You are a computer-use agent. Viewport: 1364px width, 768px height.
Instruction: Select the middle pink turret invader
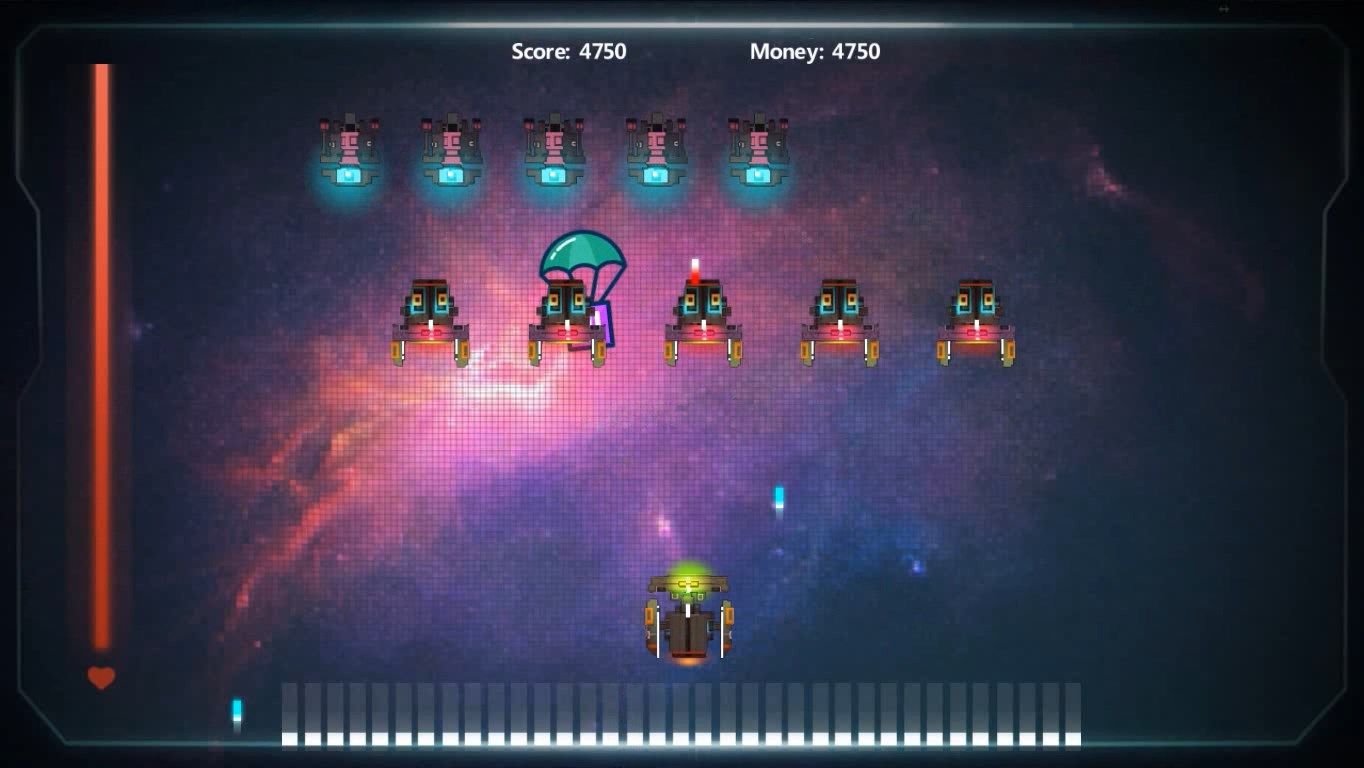pos(552,150)
